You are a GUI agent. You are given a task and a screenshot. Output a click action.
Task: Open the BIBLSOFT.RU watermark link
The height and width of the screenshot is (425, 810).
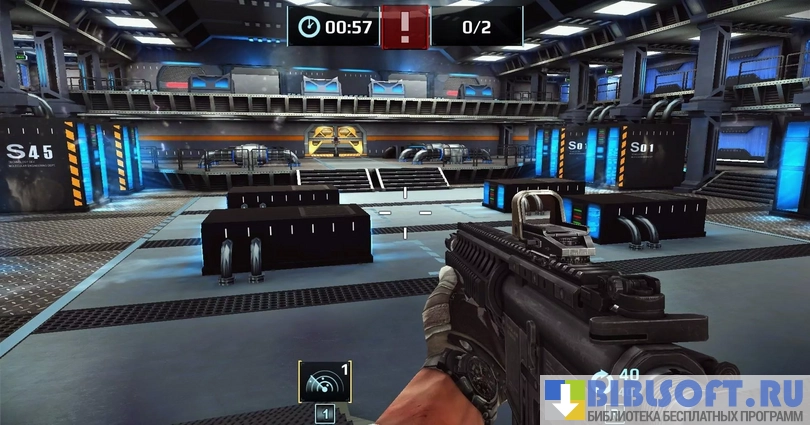675,399
